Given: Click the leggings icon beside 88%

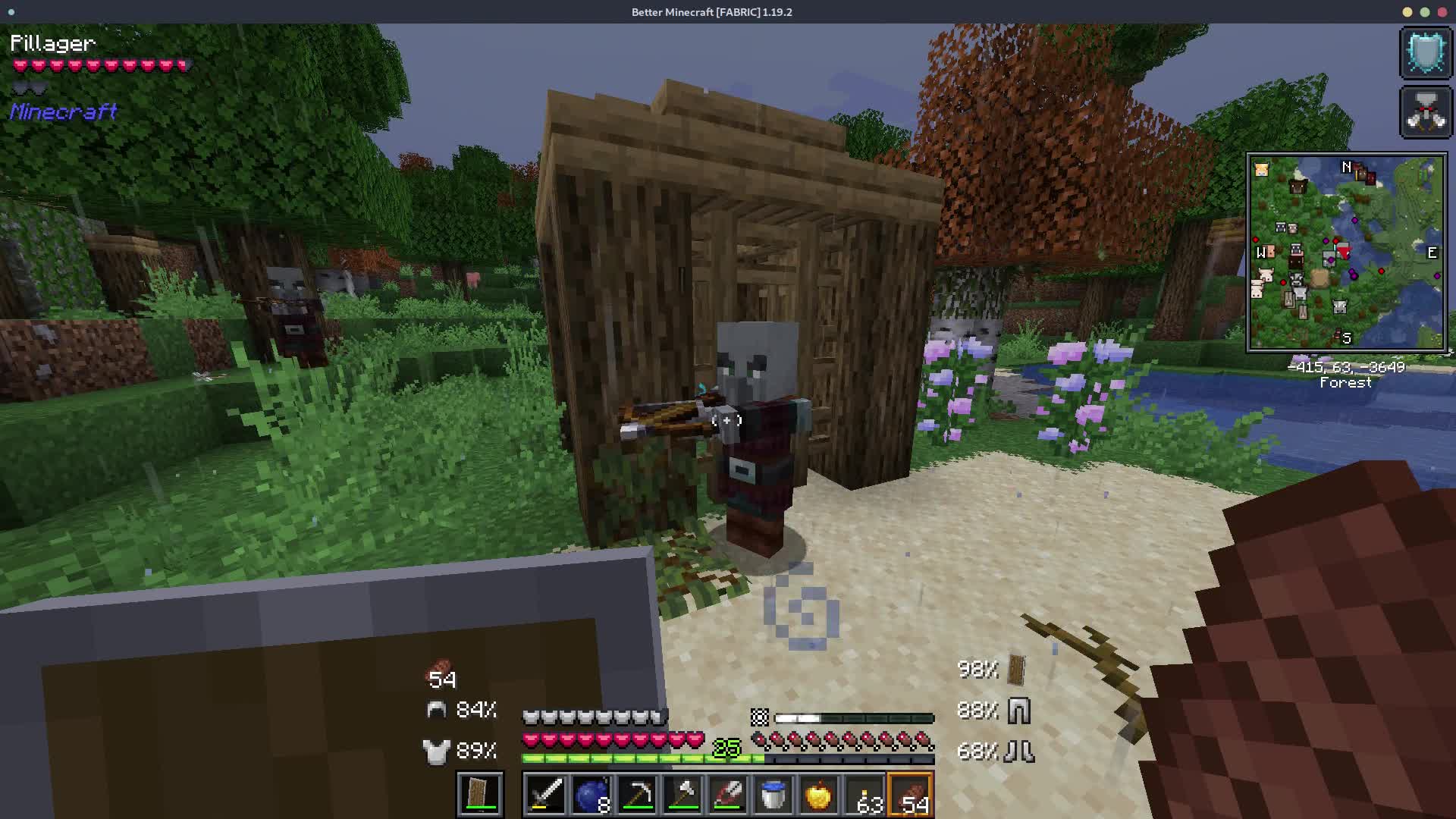Looking at the screenshot, I should tap(1020, 710).
